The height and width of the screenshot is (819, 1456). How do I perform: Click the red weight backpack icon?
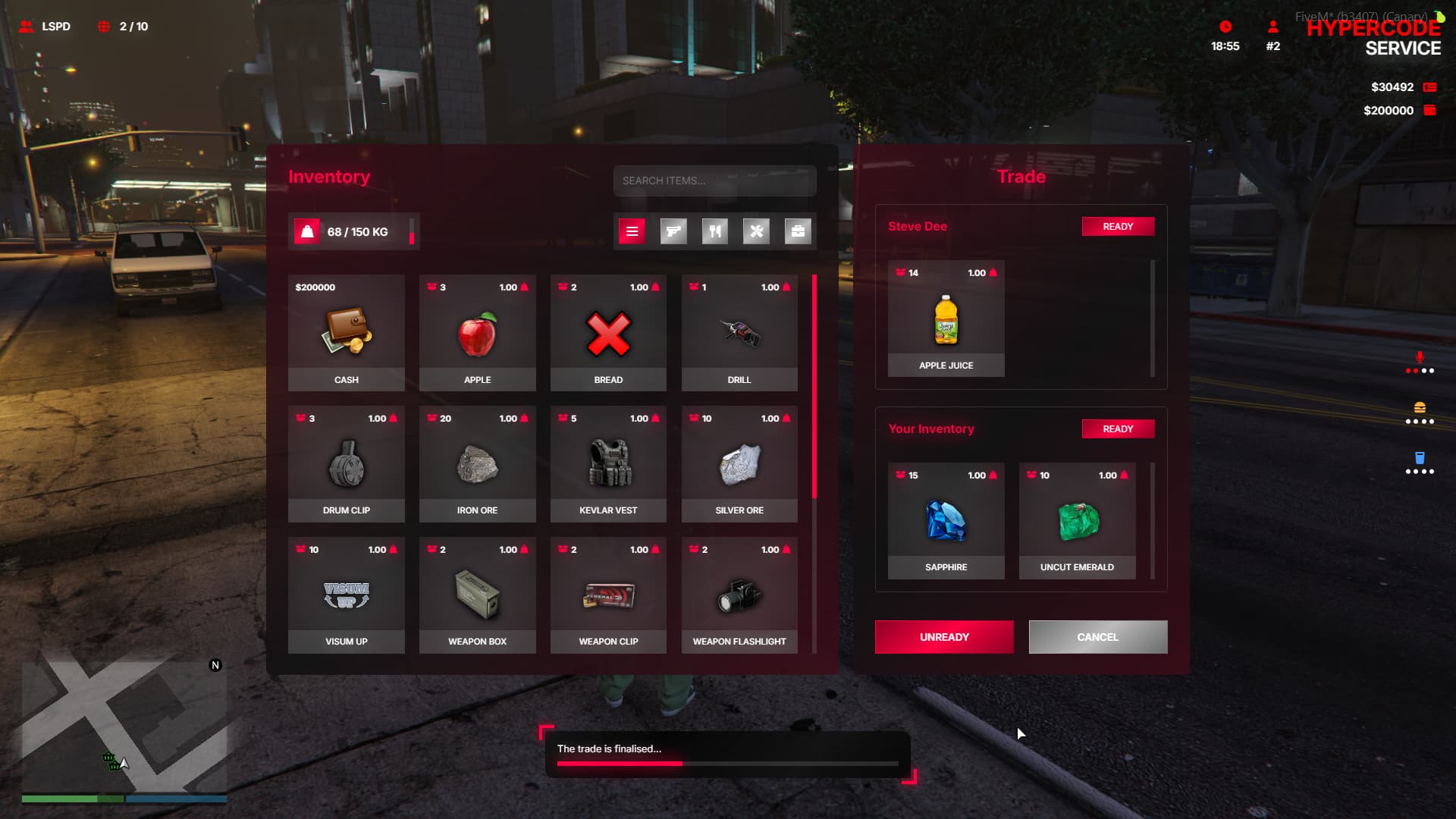[x=307, y=231]
